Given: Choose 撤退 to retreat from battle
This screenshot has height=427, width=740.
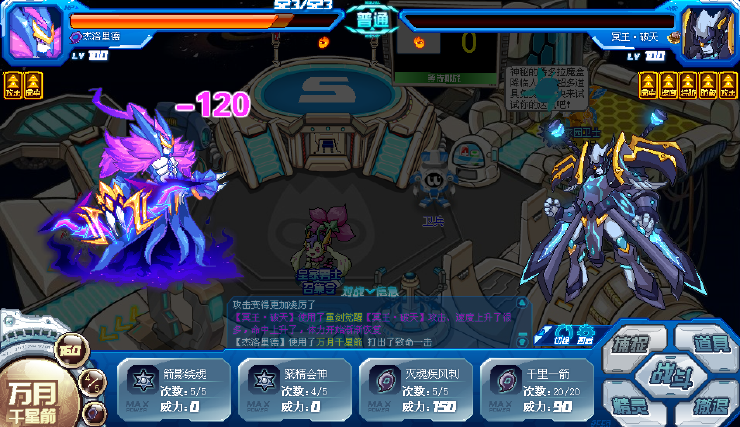Looking at the screenshot, I should coord(708,406).
